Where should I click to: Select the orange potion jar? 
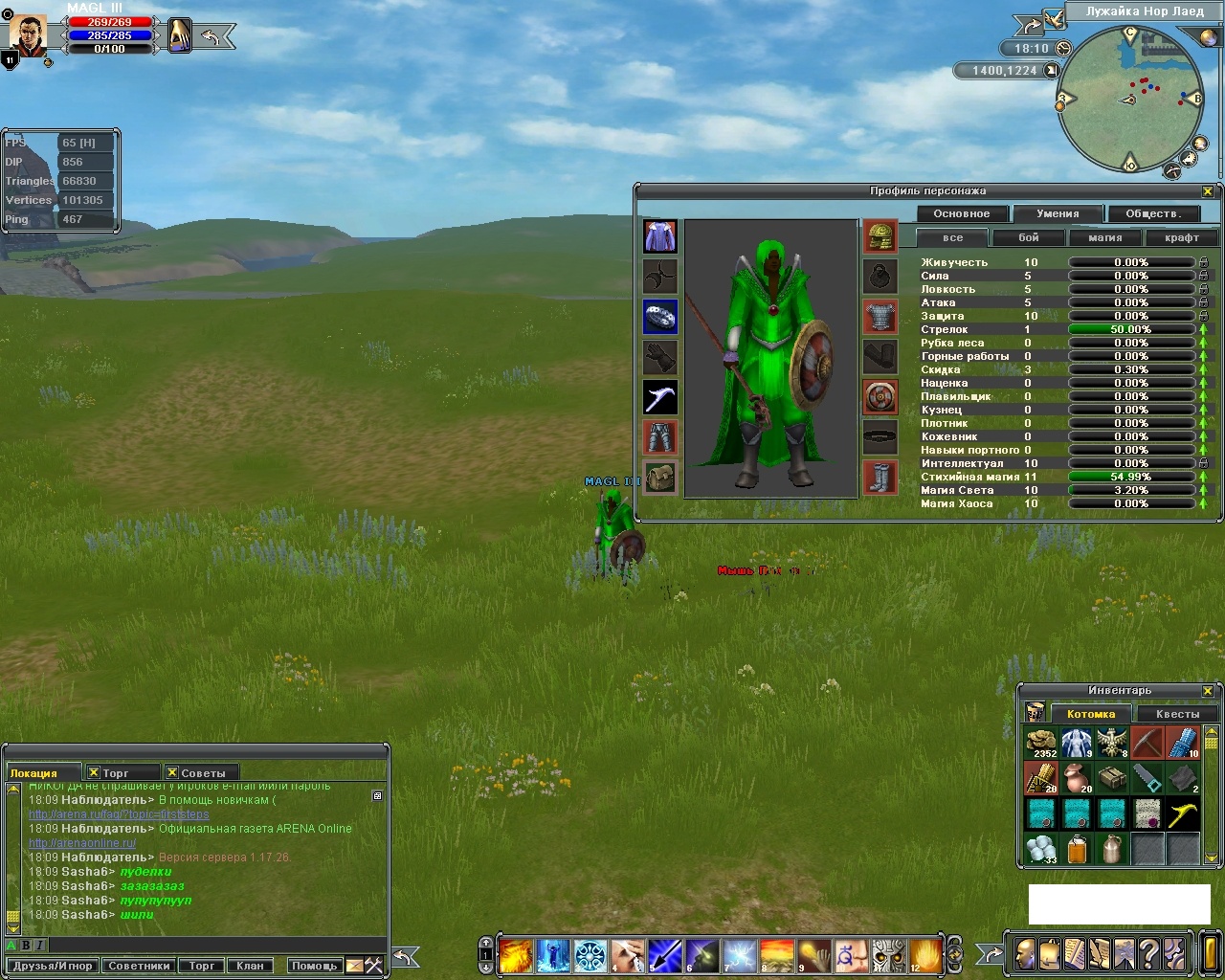[1077, 849]
